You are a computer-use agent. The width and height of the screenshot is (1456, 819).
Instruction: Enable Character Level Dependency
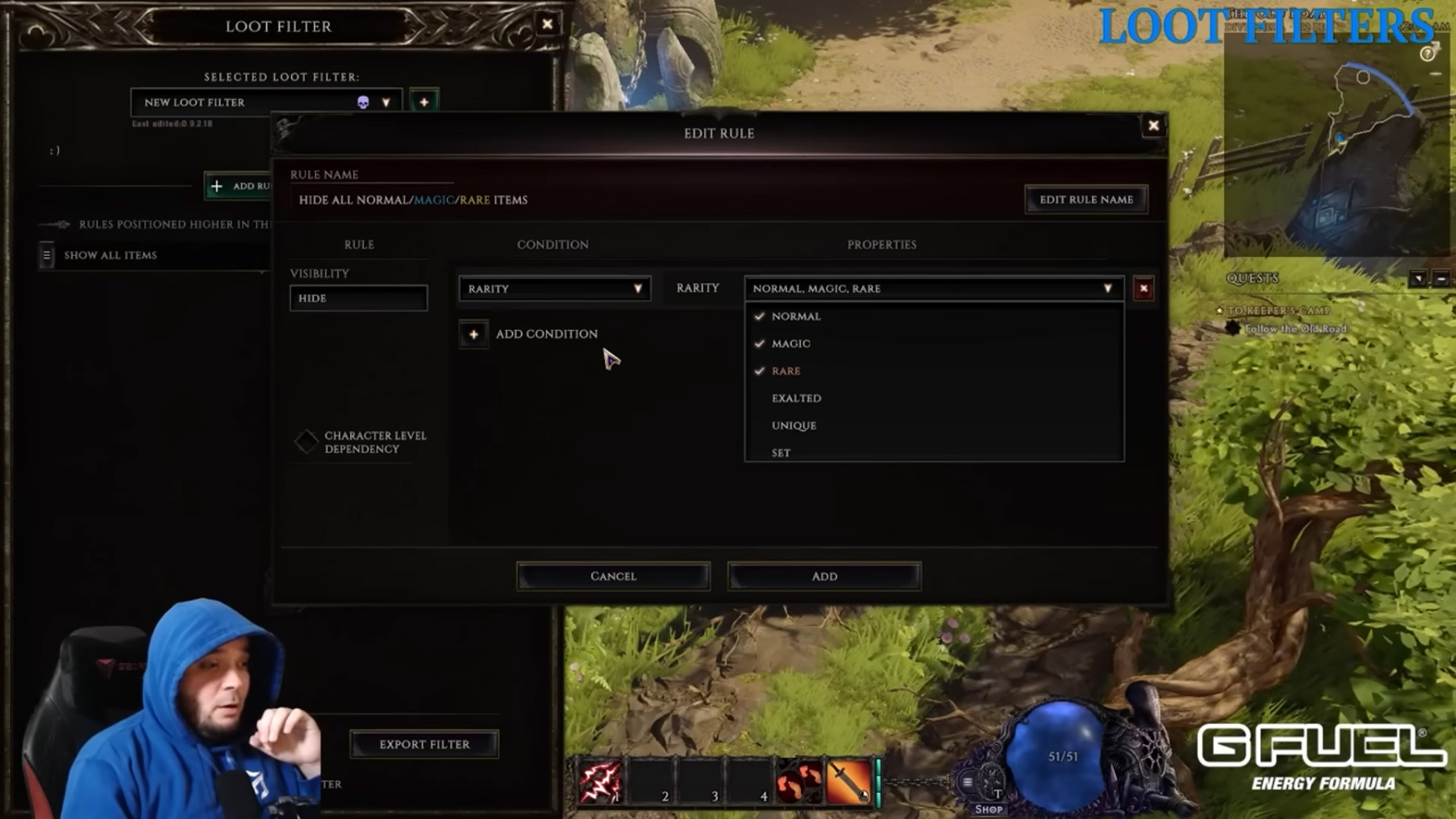pyautogui.click(x=306, y=441)
